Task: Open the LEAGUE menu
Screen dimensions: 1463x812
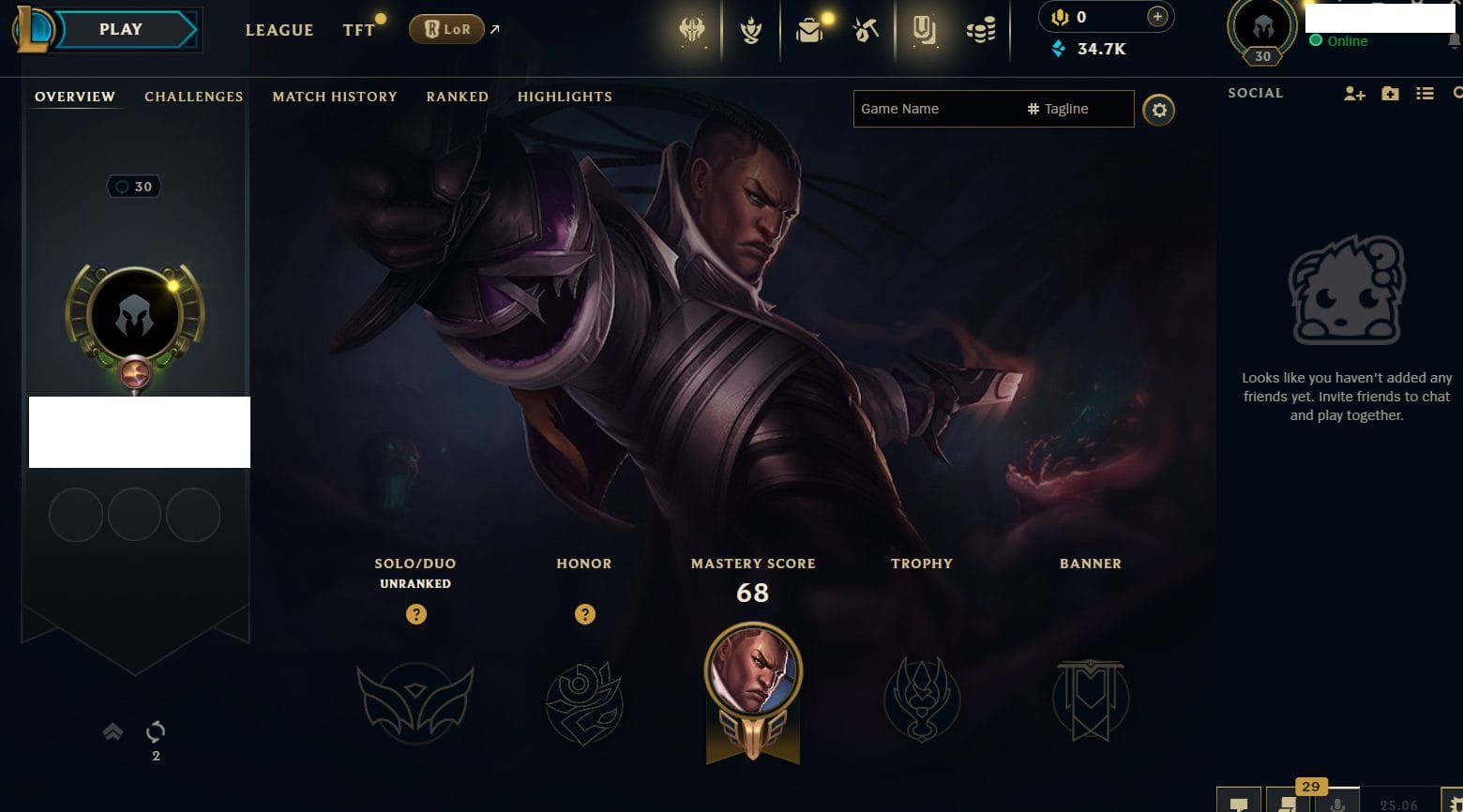Action: pos(279,30)
